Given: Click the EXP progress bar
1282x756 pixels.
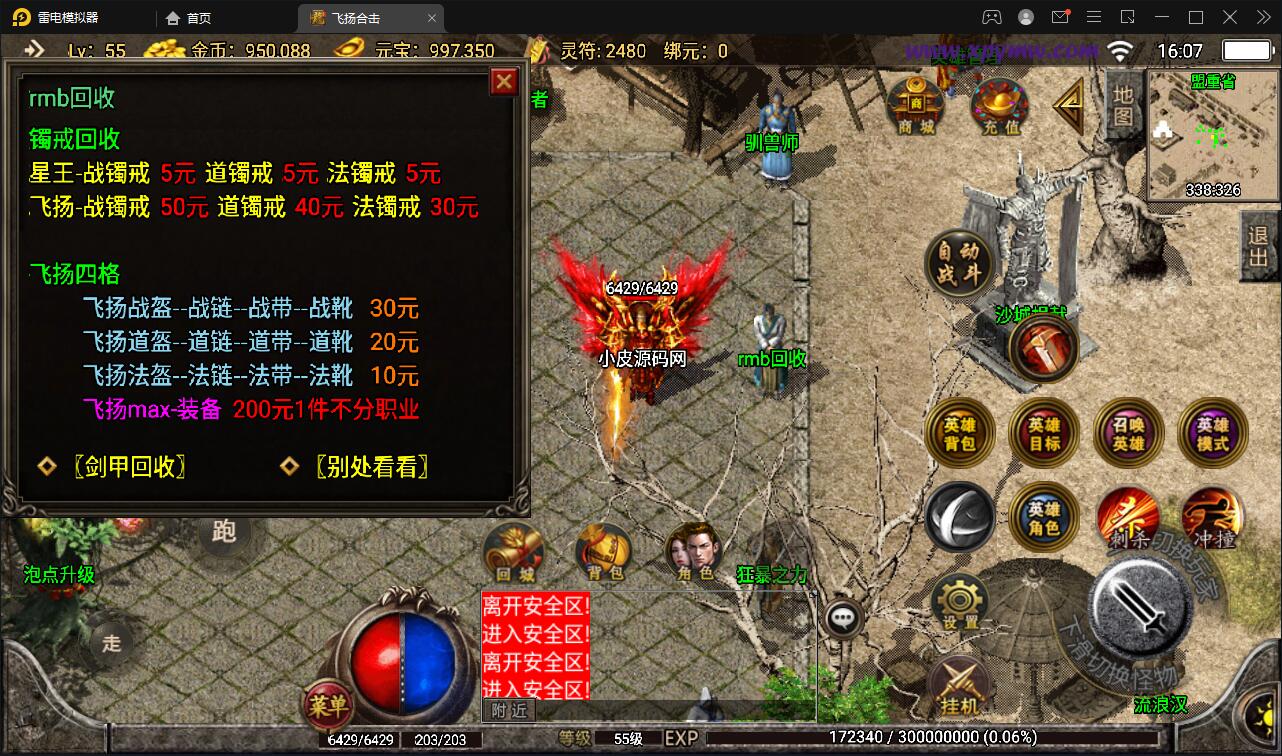Looking at the screenshot, I should 930,738.
